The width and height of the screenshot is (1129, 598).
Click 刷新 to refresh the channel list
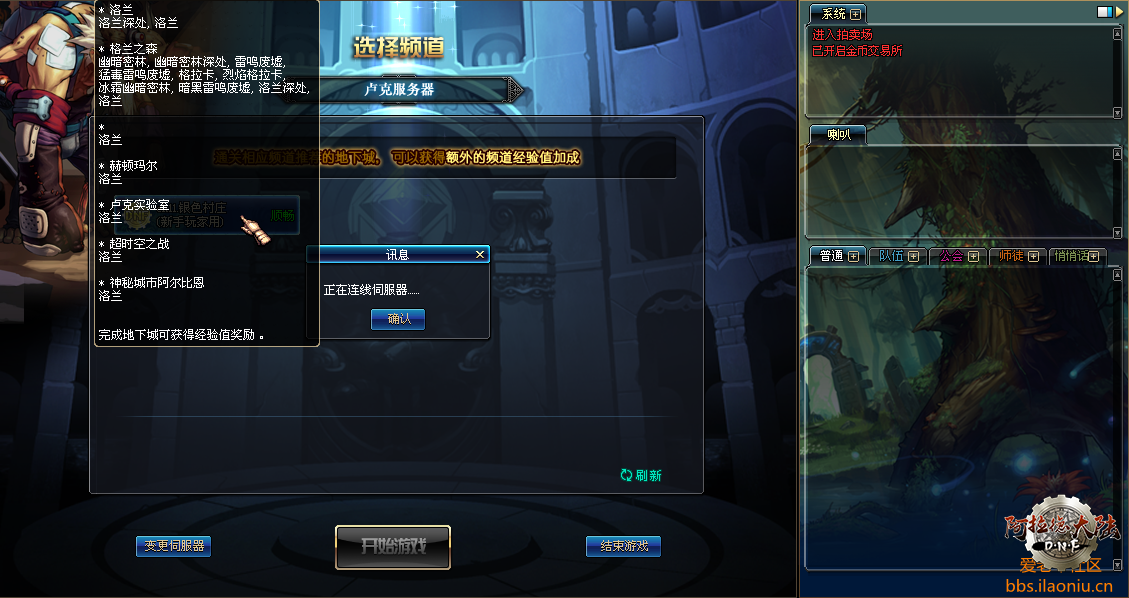[641, 476]
